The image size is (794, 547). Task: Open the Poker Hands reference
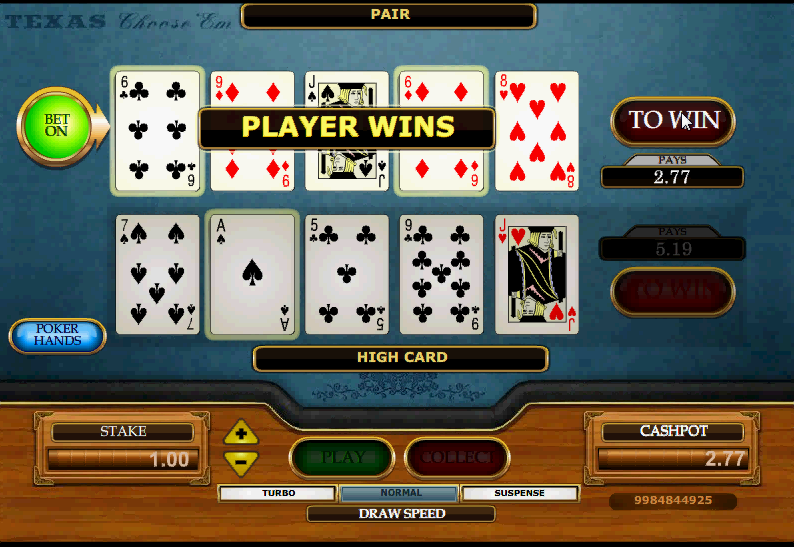pyautogui.click(x=58, y=336)
